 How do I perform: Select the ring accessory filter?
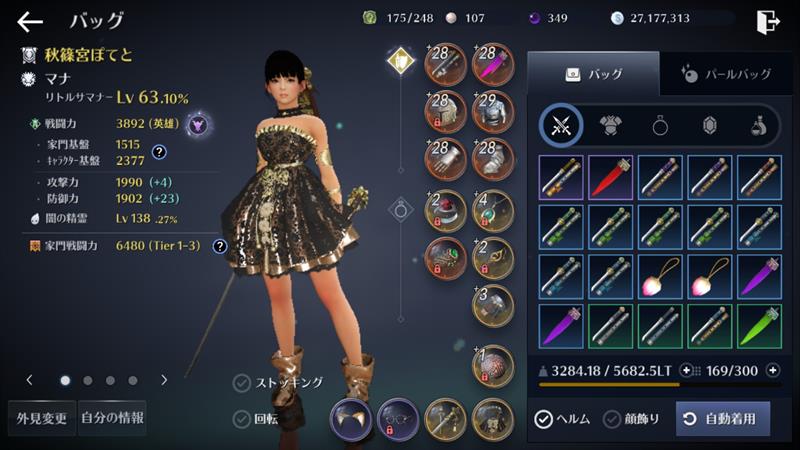(x=661, y=125)
